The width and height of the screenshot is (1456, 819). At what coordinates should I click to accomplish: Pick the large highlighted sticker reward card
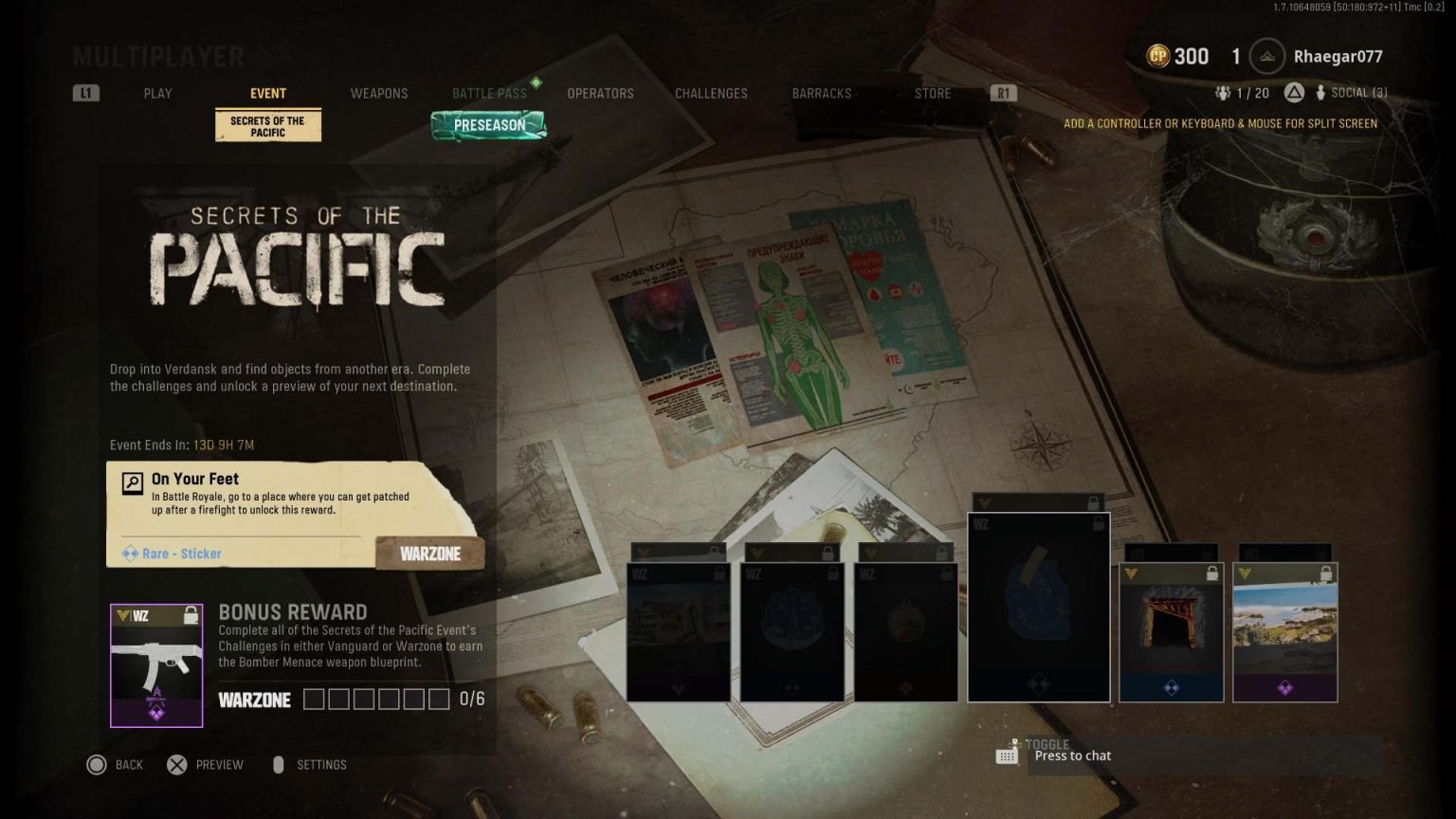[1038, 607]
